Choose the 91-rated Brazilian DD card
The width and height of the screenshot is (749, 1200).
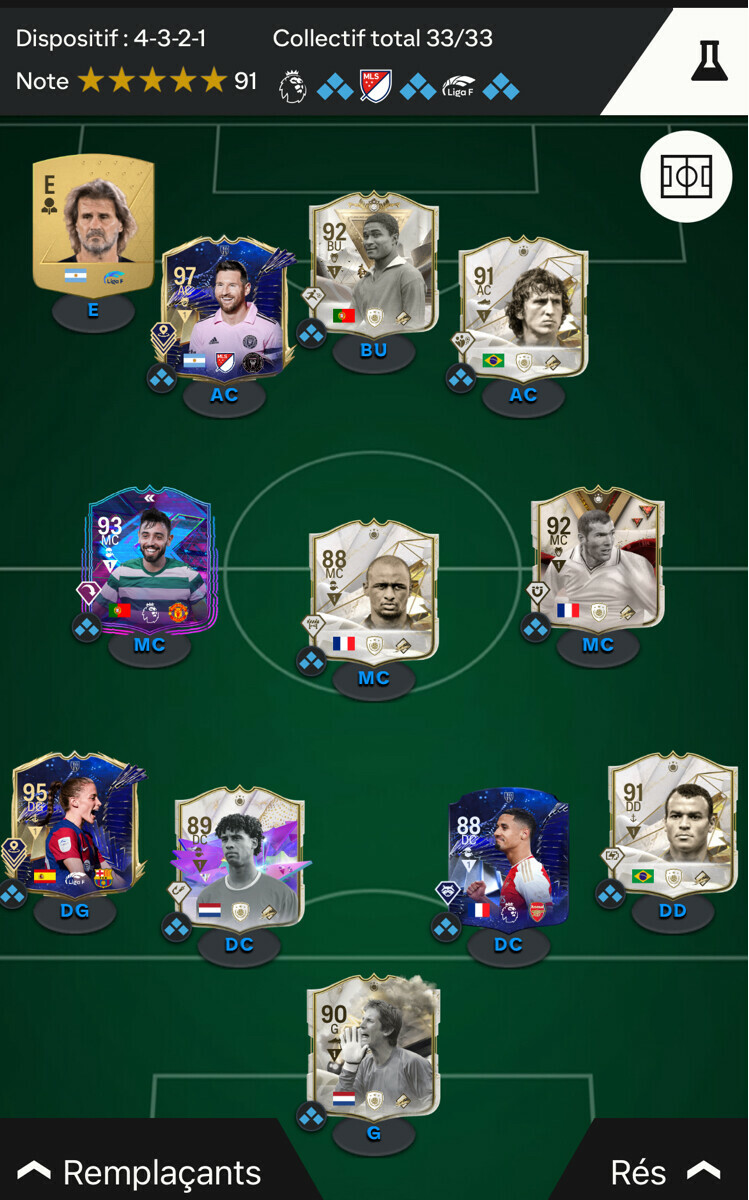point(672,825)
